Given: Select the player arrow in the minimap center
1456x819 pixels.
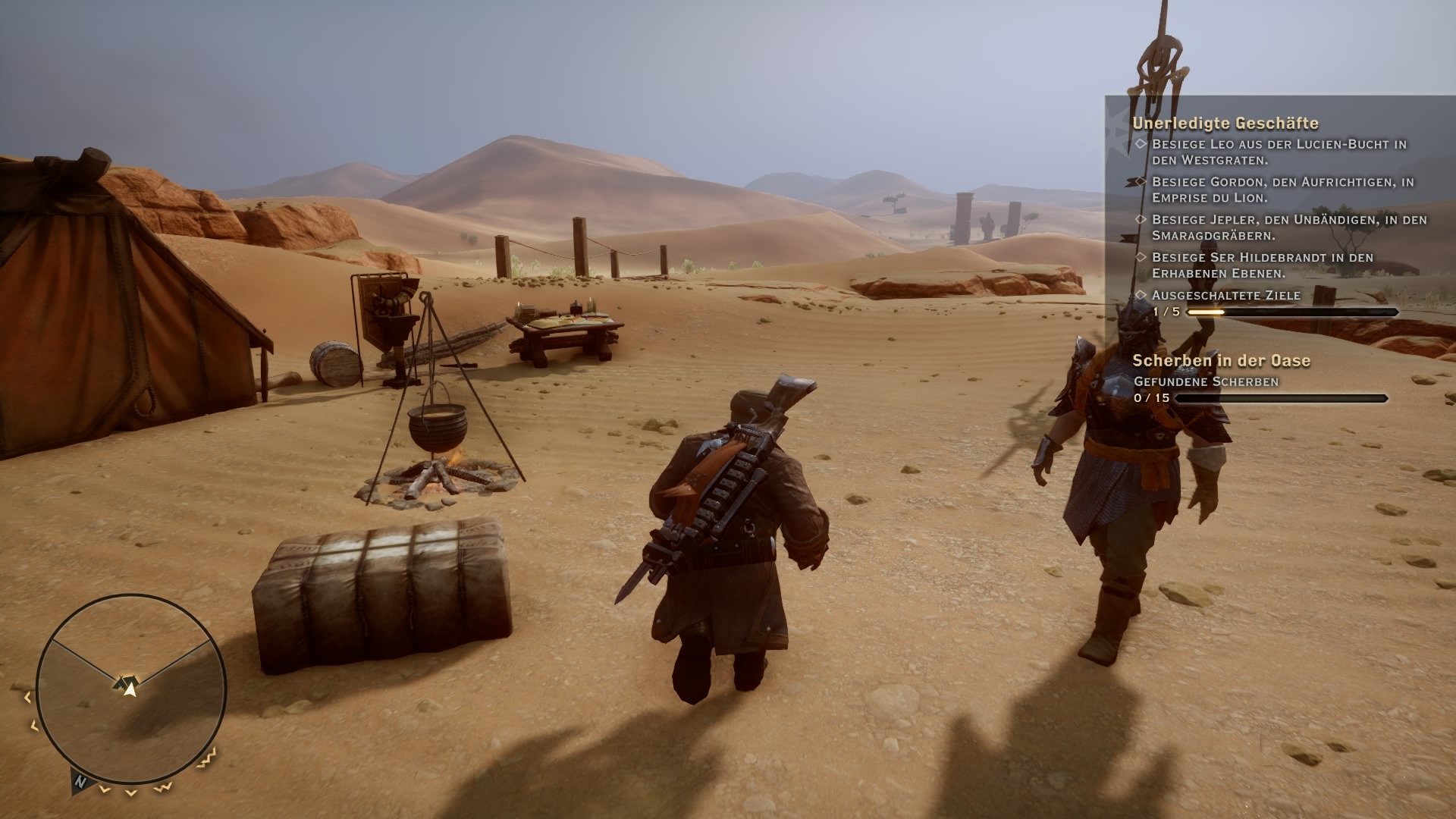Looking at the screenshot, I should 130,691.
